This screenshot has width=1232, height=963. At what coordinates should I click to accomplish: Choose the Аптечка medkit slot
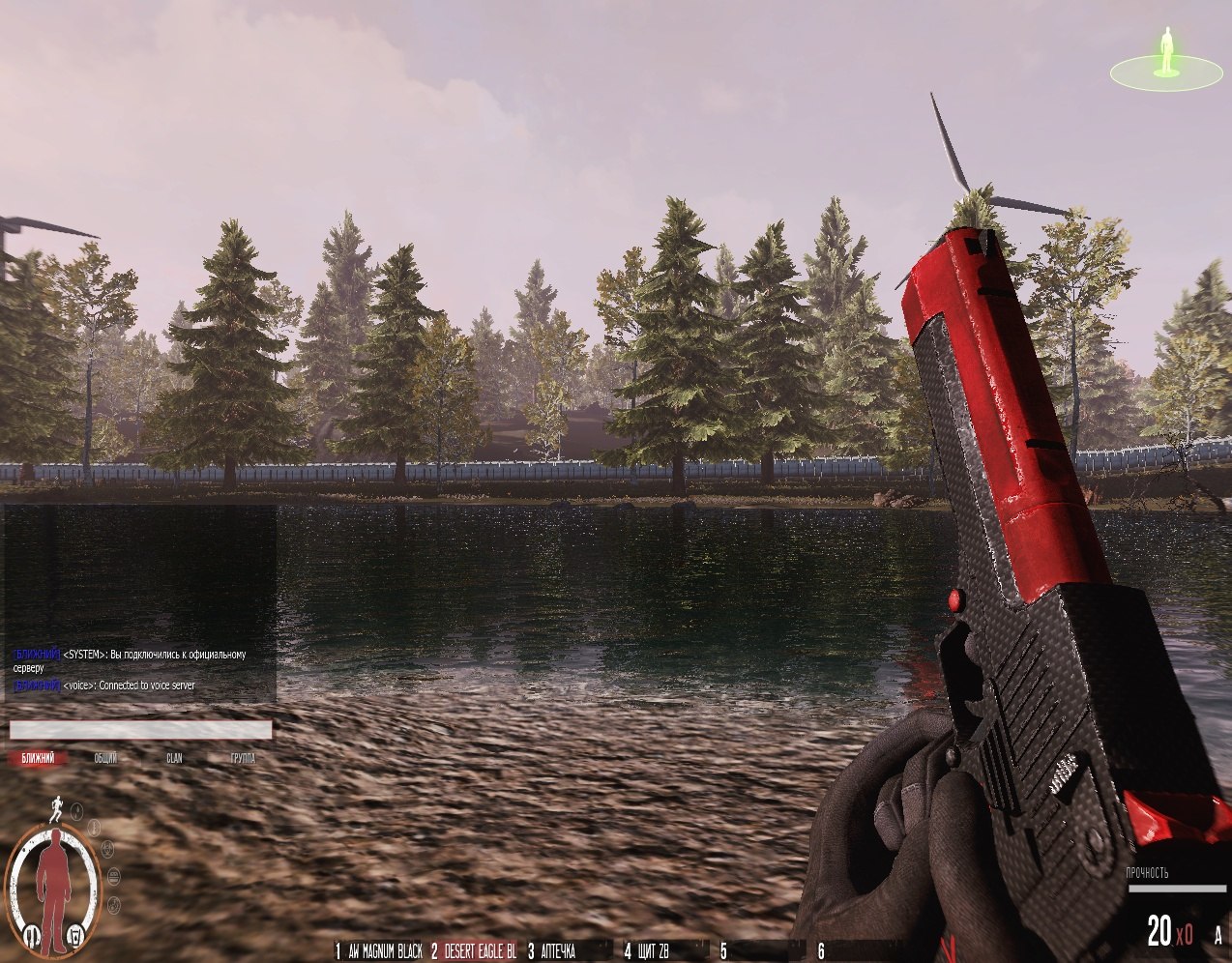click(553, 952)
